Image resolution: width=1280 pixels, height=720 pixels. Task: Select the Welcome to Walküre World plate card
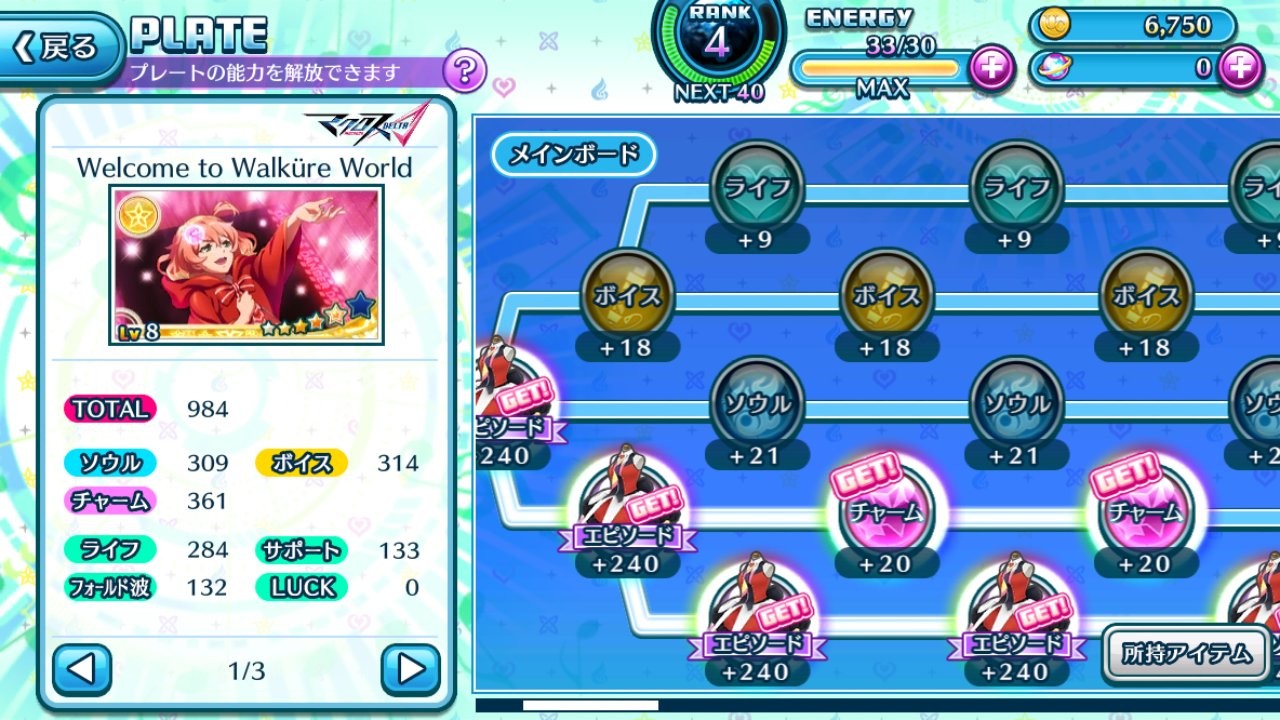click(246, 265)
